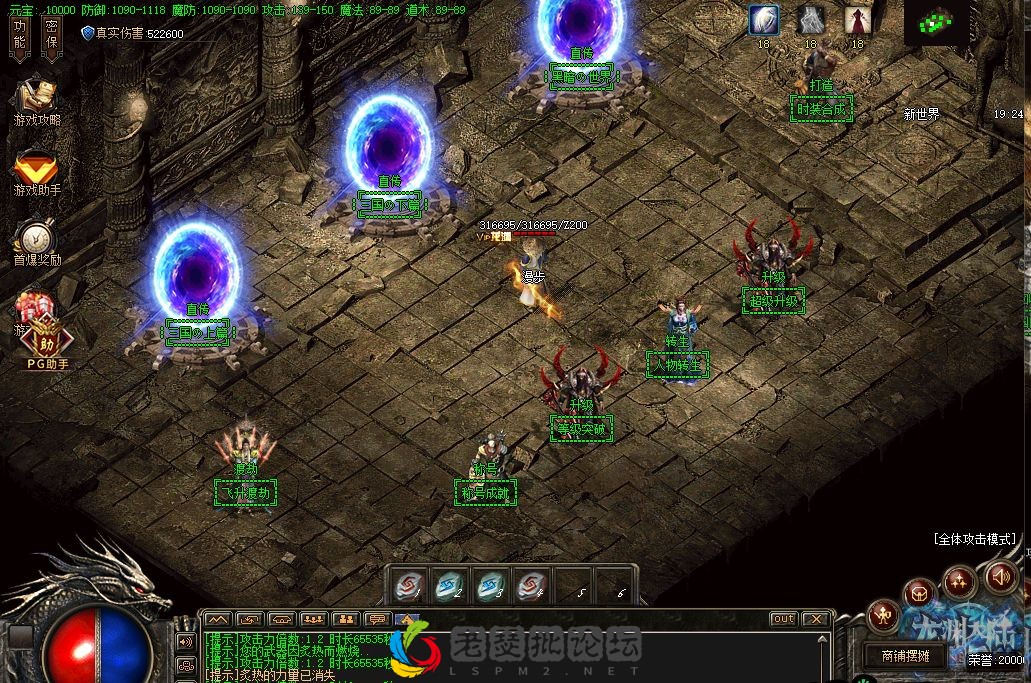This screenshot has width=1031, height=683.
Task: Use the skill in hotbar slot 2
Action: (449, 585)
